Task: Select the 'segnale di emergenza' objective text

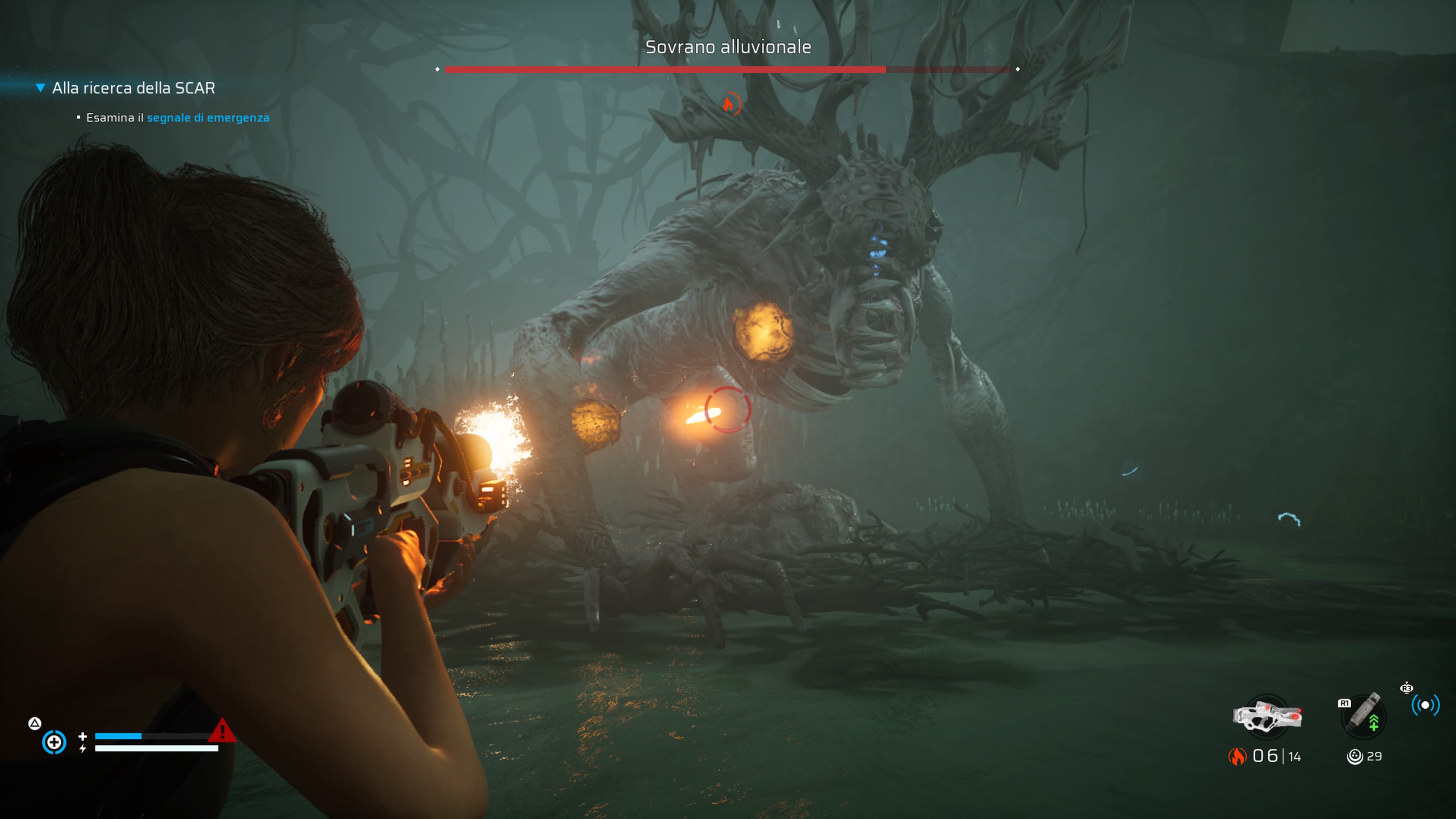Action: point(208,118)
